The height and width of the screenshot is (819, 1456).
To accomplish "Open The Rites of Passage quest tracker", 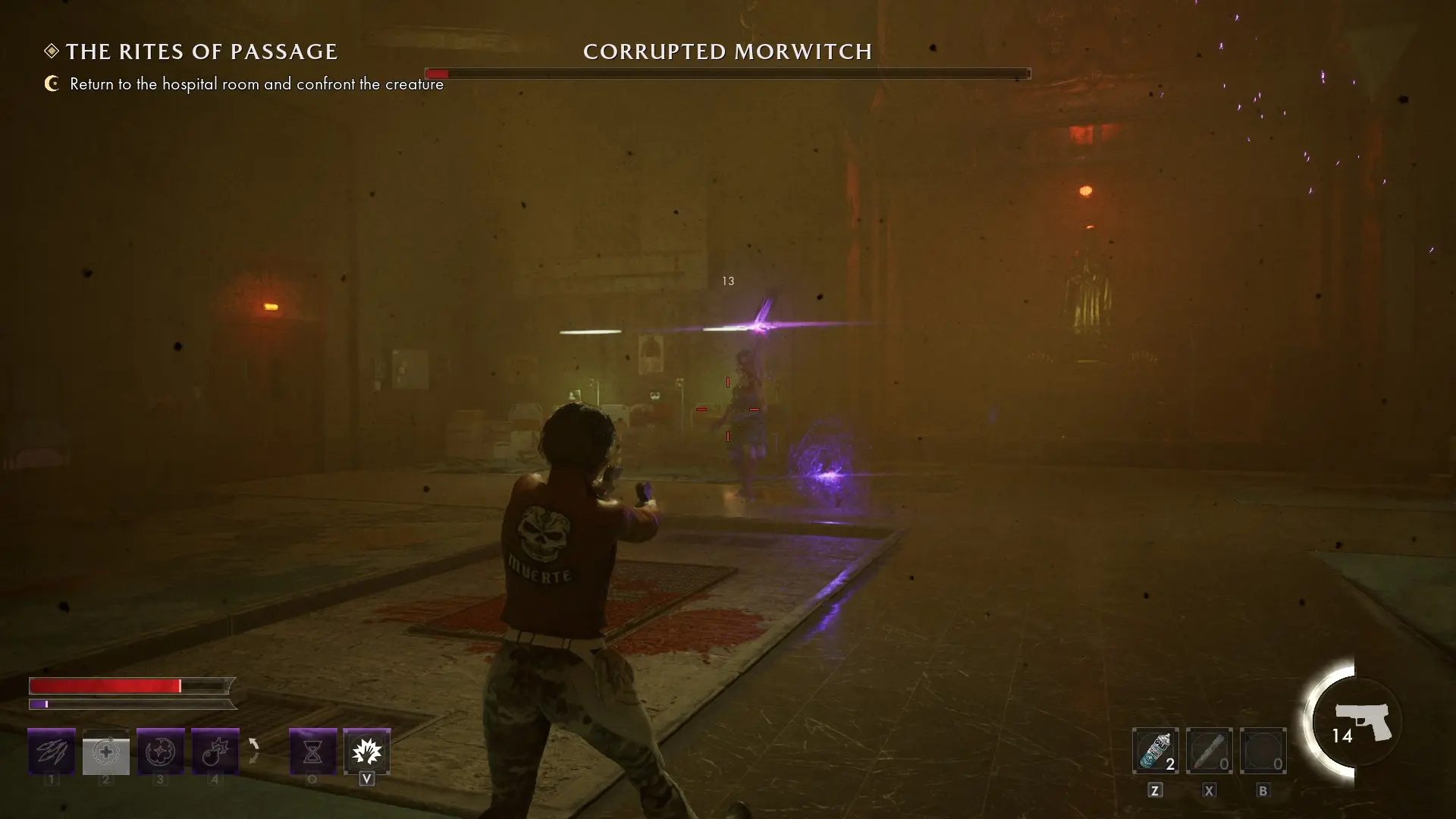I will (201, 52).
